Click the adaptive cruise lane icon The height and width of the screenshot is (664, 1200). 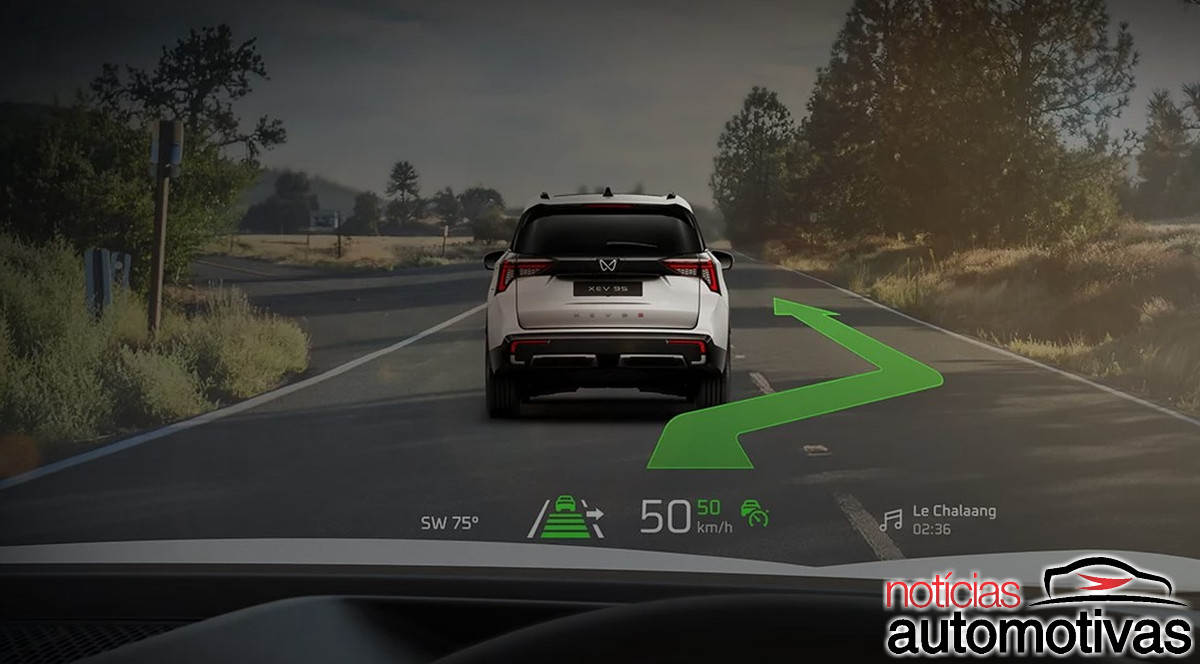click(566, 517)
